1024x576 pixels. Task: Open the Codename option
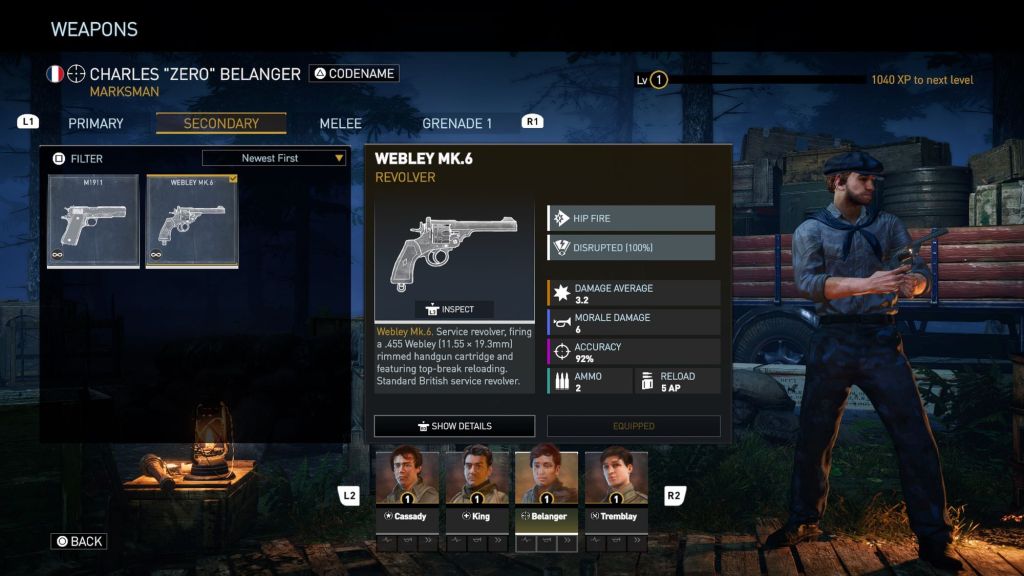[x=353, y=73]
